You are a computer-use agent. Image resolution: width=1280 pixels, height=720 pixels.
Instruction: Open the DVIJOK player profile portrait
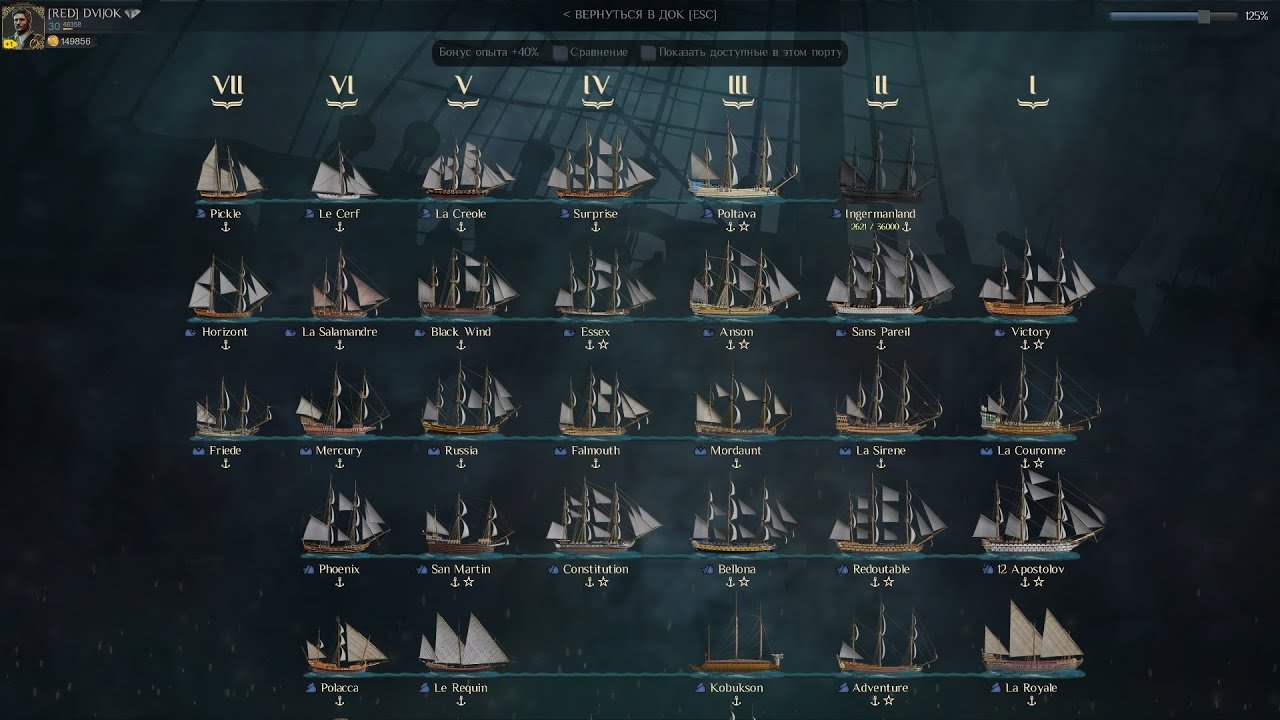click(x=23, y=26)
